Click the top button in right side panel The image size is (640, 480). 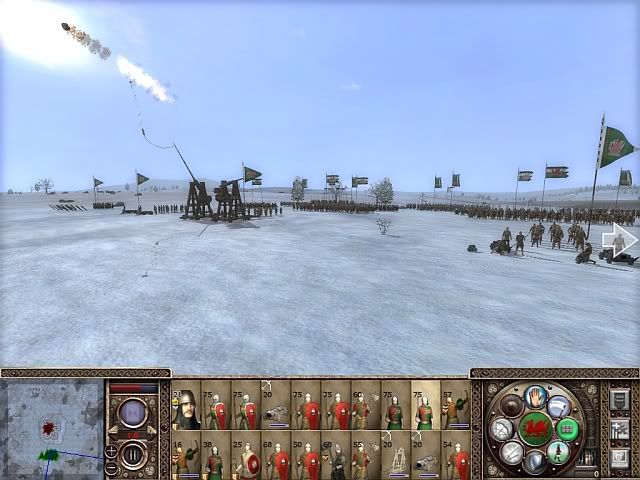point(618,400)
